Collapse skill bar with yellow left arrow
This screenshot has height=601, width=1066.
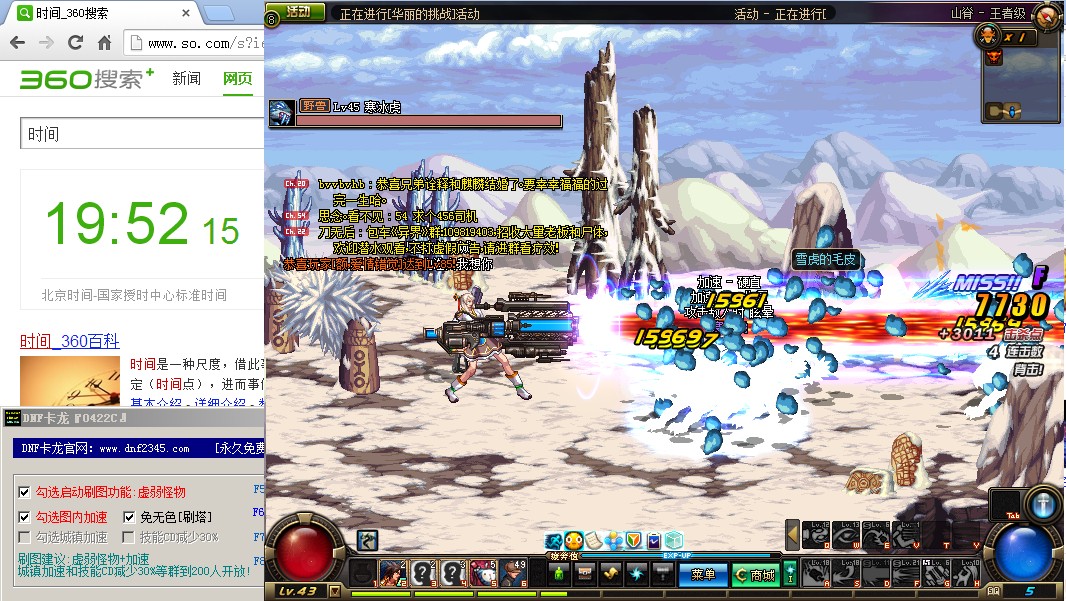pos(792,535)
